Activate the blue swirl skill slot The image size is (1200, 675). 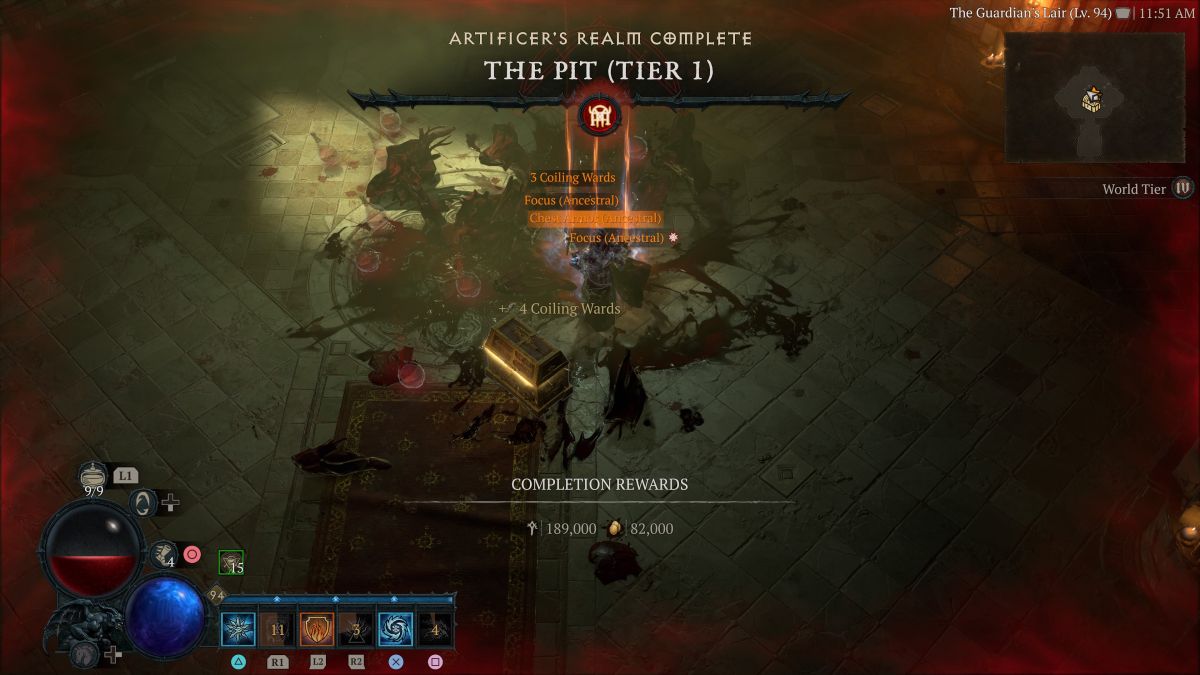click(395, 630)
